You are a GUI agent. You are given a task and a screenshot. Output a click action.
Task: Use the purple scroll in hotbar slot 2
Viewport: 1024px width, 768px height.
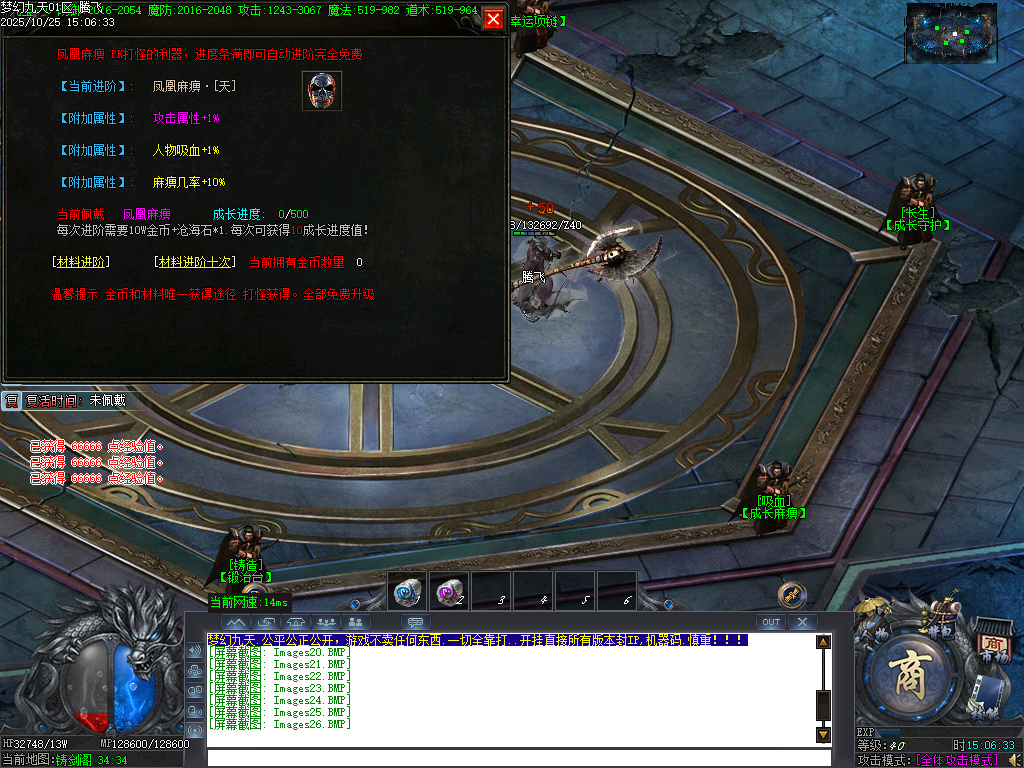pyautogui.click(x=449, y=592)
